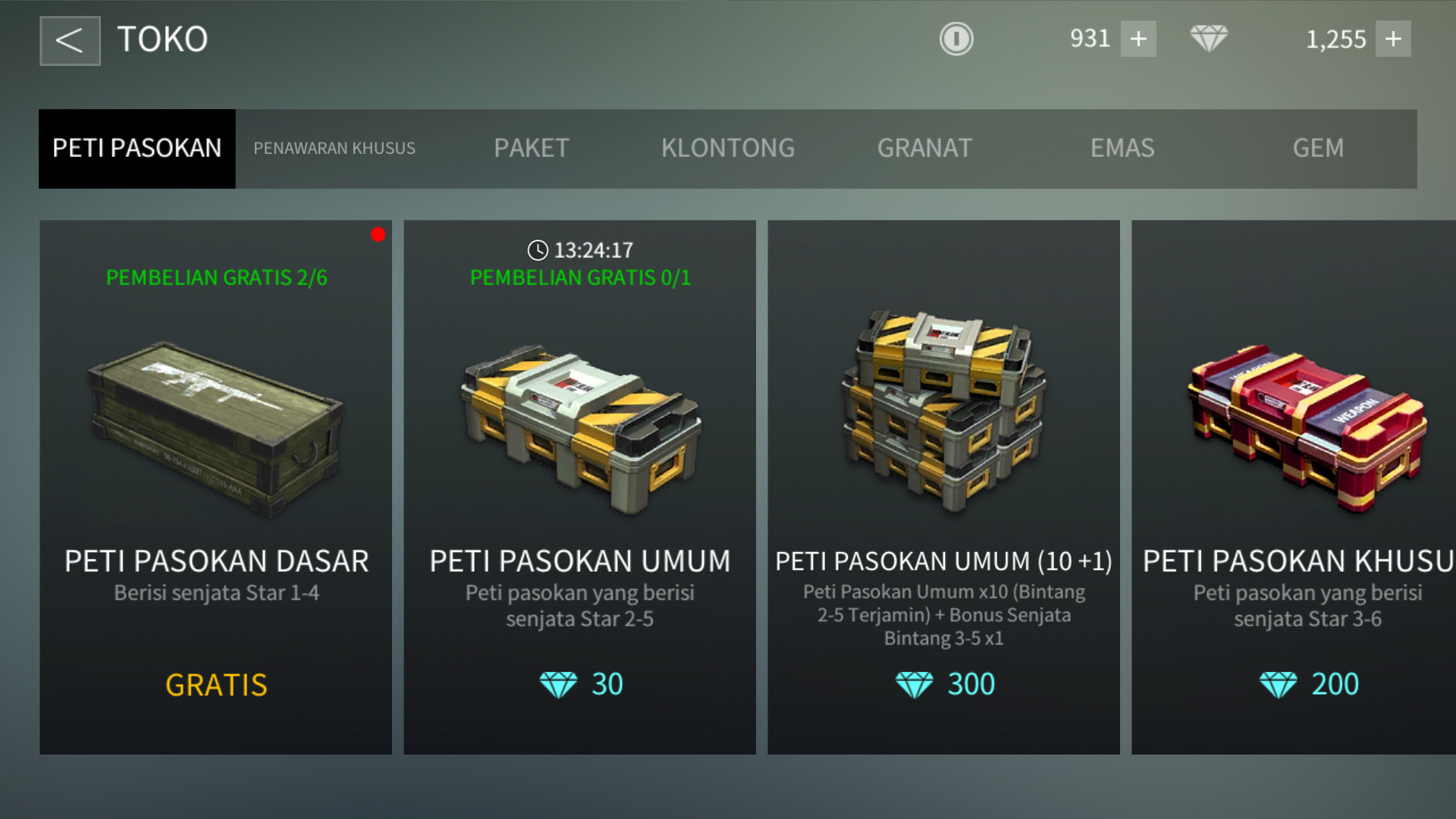Viewport: 1456px width, 819px height.
Task: Buy Peti Pasokan Umum for 30 gems
Action: click(580, 684)
